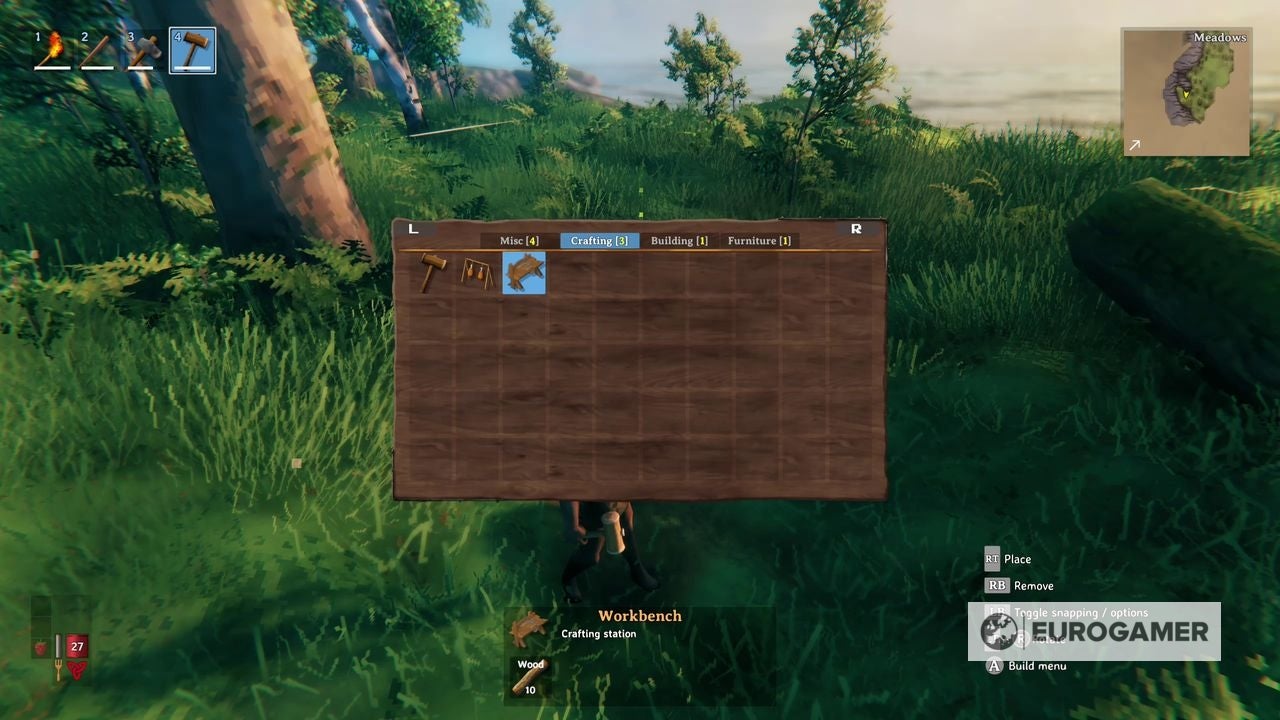The width and height of the screenshot is (1280, 720).
Task: Select the chopping block recipe icon
Action: [x=475, y=273]
